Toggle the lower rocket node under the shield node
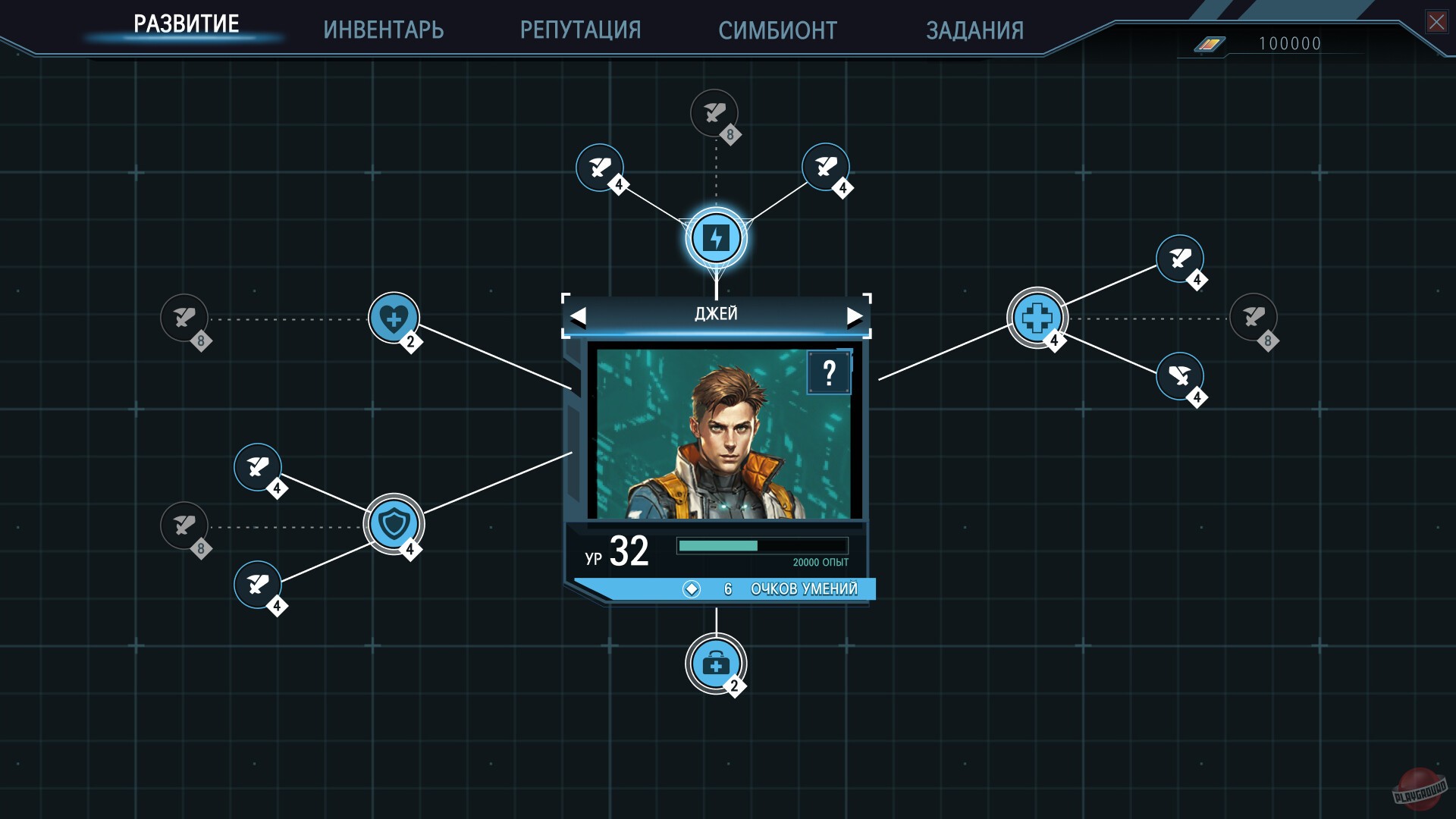The width and height of the screenshot is (1456, 819). tap(258, 585)
